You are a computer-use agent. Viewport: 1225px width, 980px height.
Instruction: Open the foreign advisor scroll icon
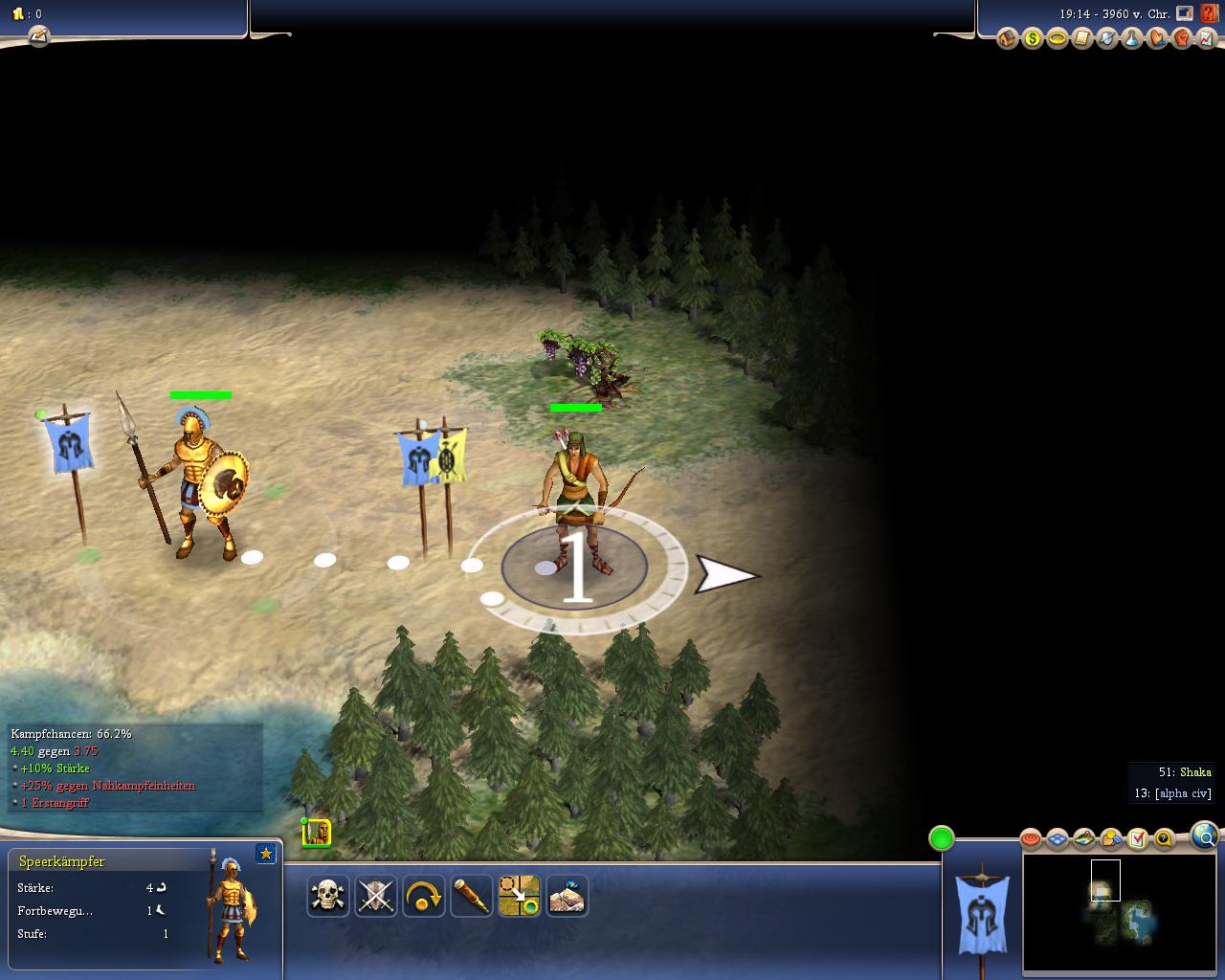point(1081,38)
